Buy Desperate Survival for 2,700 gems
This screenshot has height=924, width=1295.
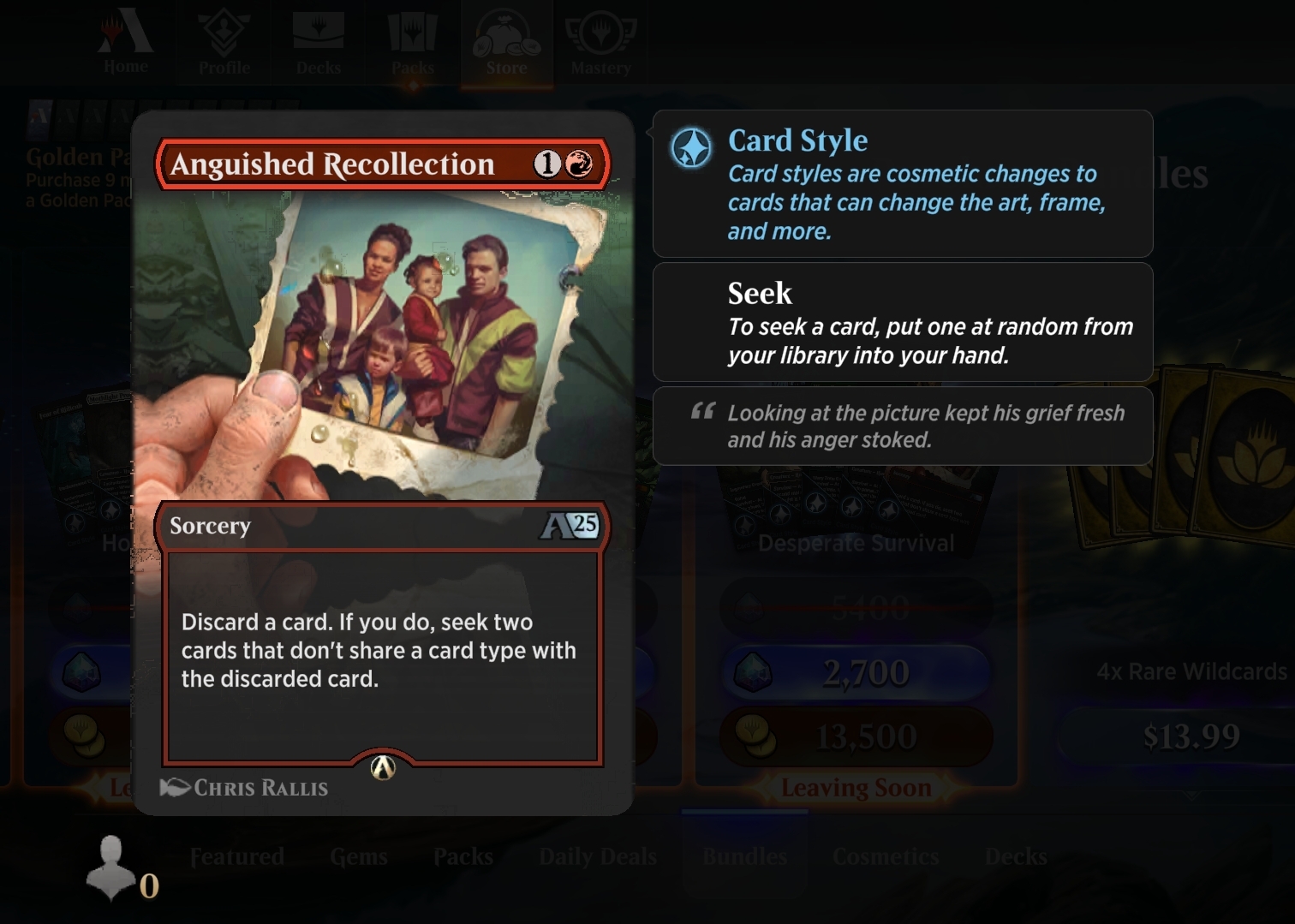pos(856,672)
